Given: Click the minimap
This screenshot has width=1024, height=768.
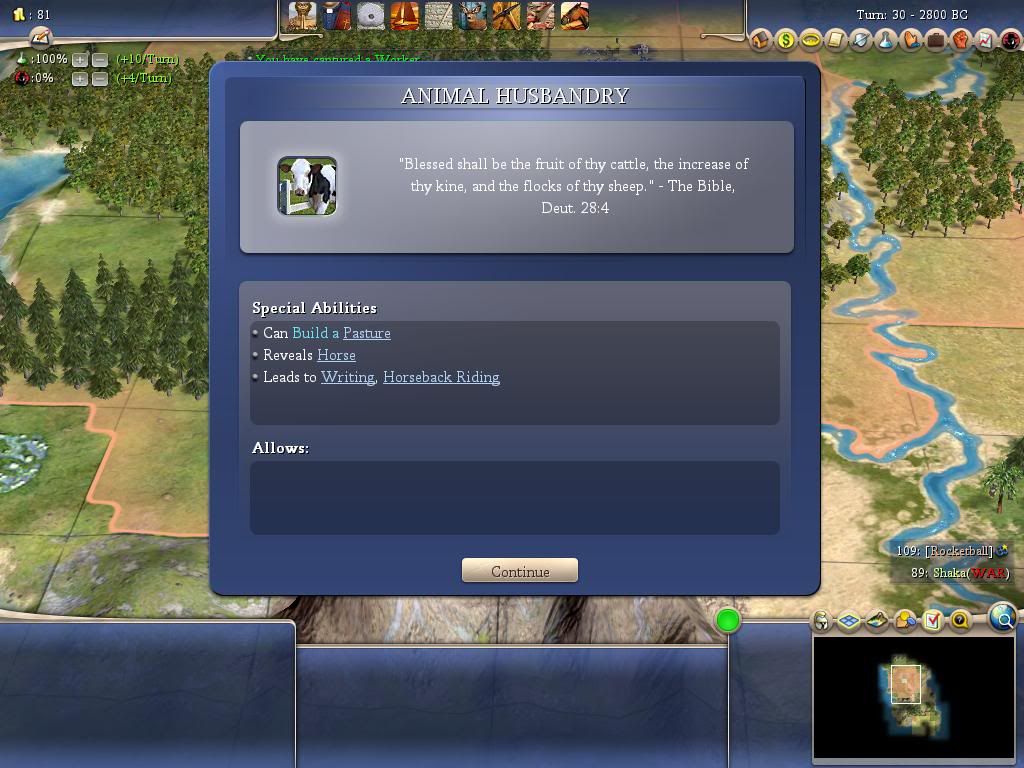Looking at the screenshot, I should pos(914,697).
